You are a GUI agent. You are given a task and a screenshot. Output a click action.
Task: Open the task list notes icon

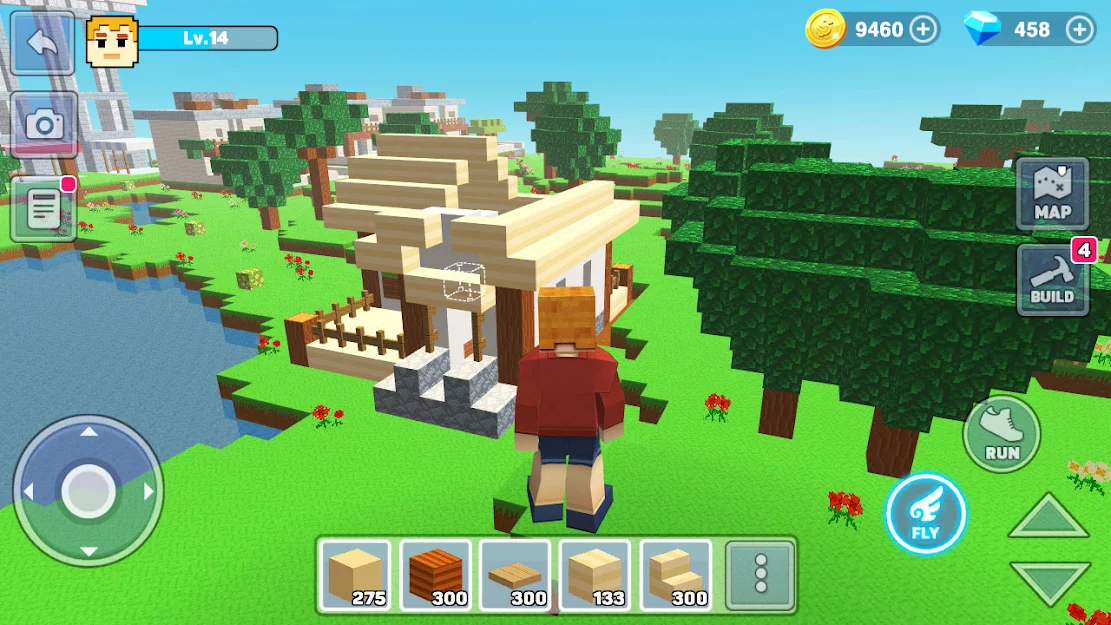[x=44, y=209]
